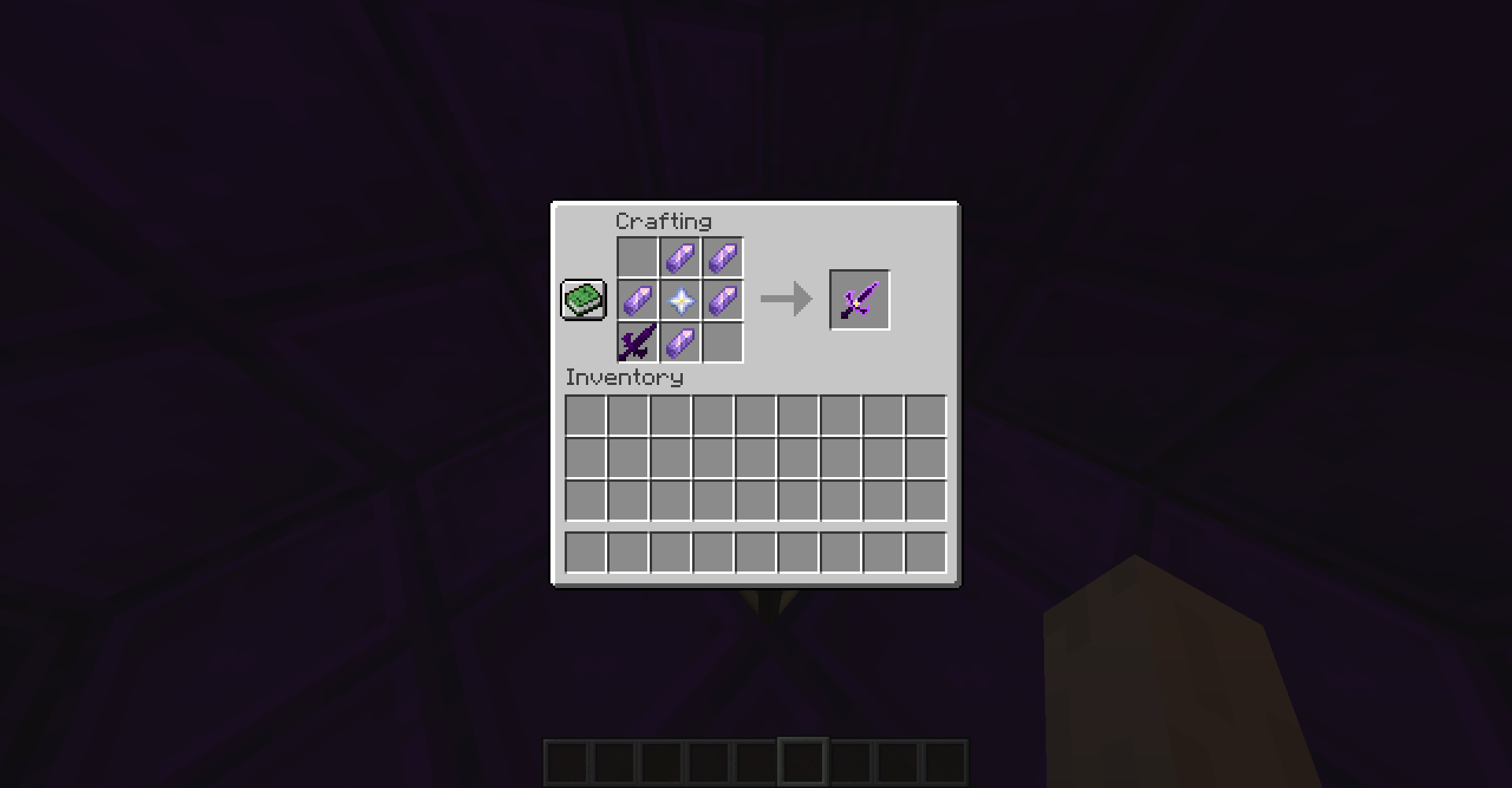This screenshot has height=788, width=1512.
Task: Pick up the shard in the bottom-middle slot
Action: pyautogui.click(x=680, y=342)
